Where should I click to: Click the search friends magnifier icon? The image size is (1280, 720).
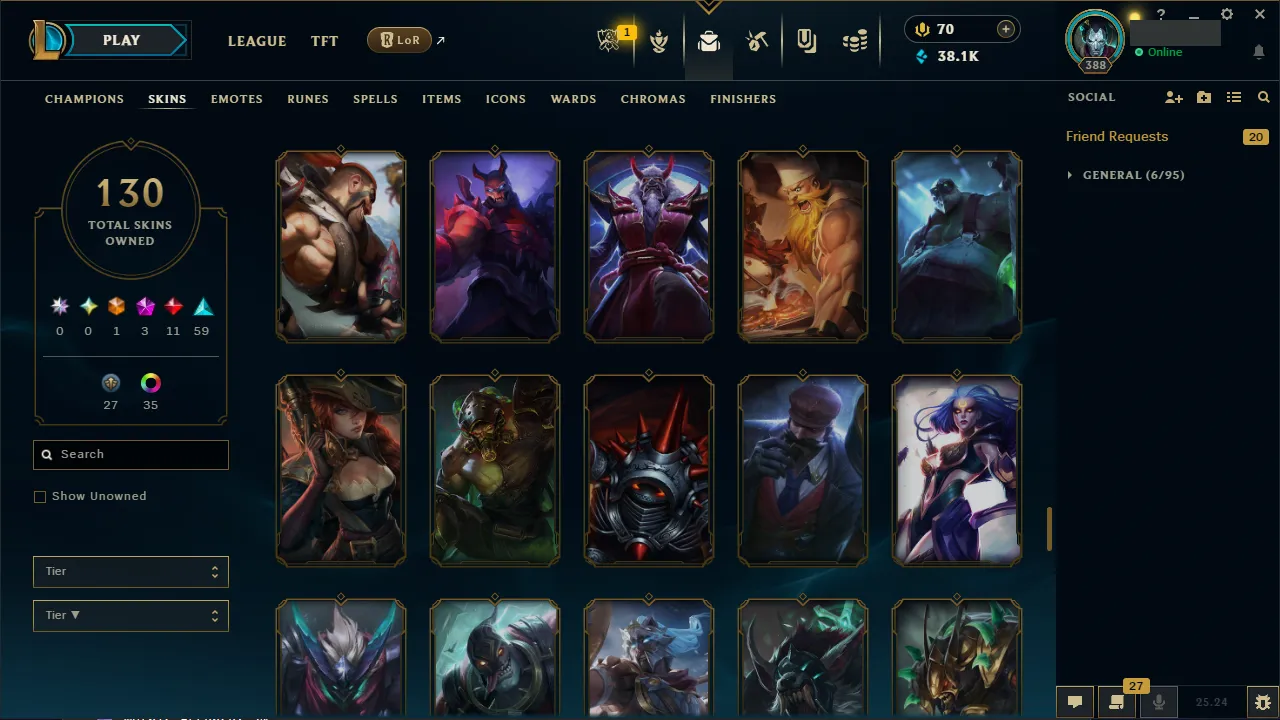(1263, 97)
